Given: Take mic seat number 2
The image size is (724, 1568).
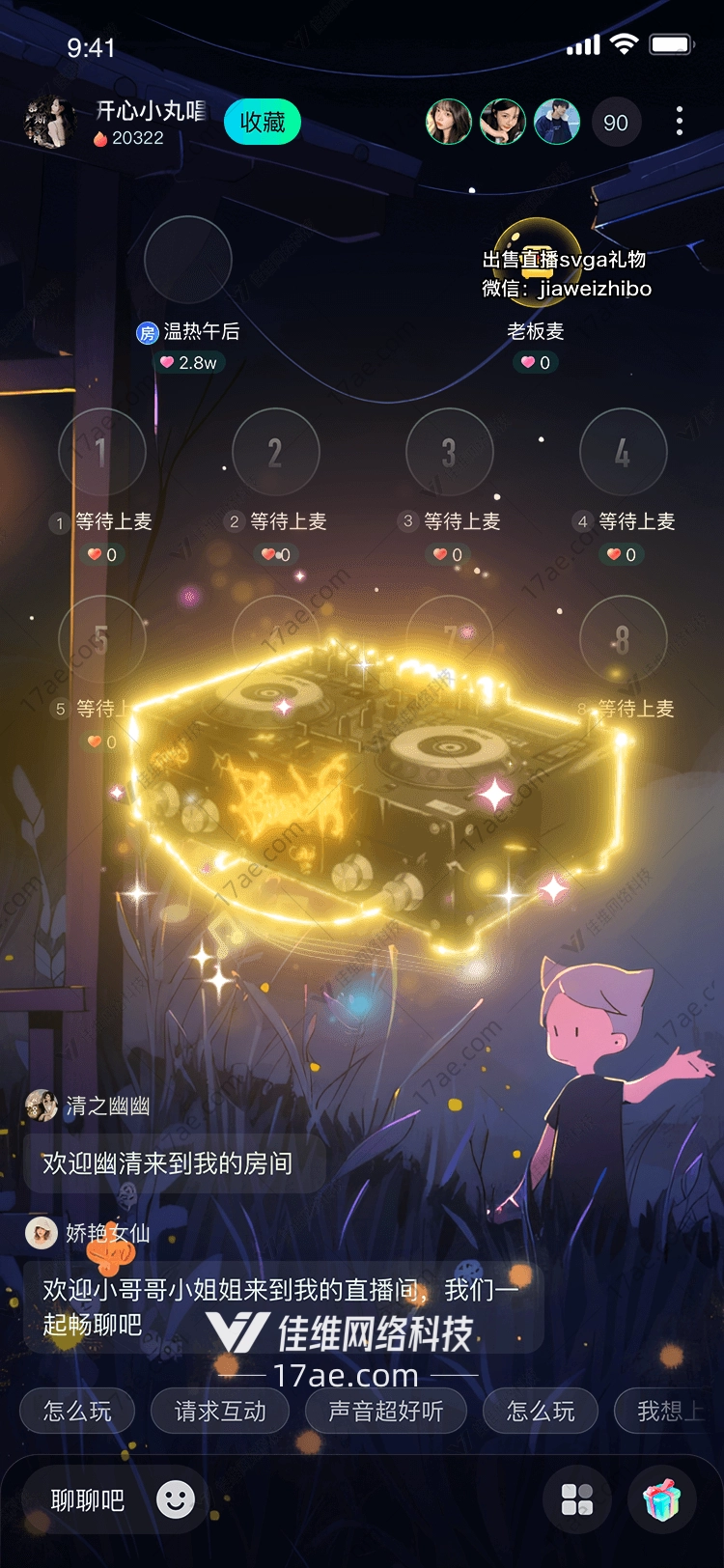Looking at the screenshot, I should (276, 452).
